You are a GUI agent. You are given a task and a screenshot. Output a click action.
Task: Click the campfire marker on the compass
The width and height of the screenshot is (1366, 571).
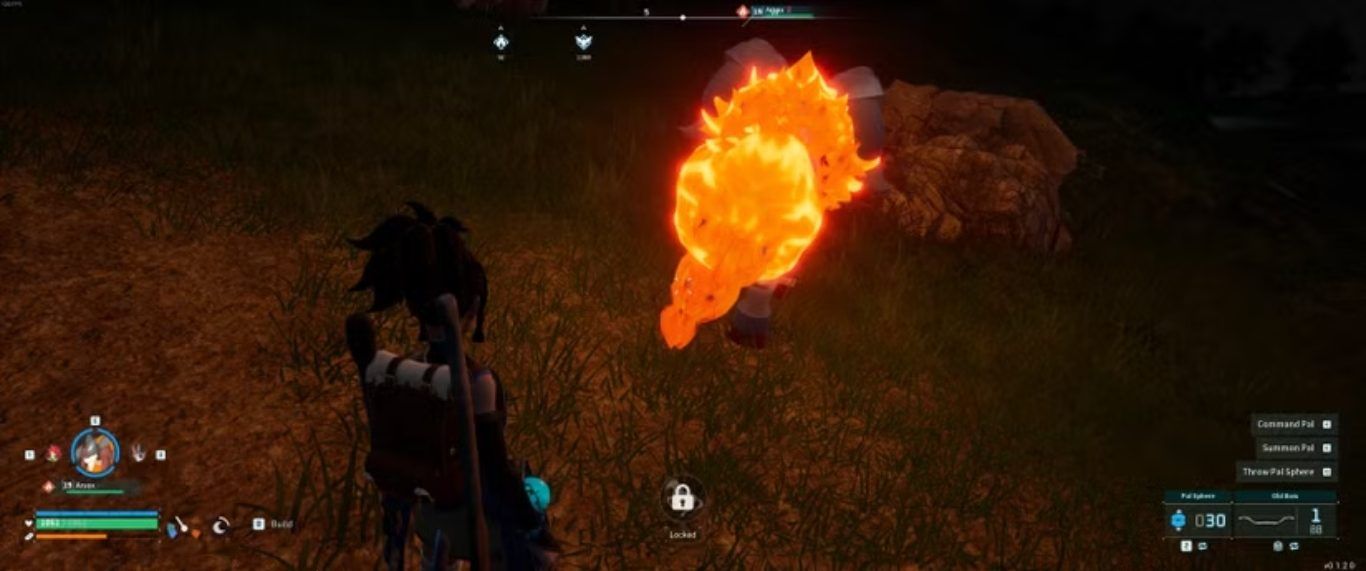pos(501,42)
